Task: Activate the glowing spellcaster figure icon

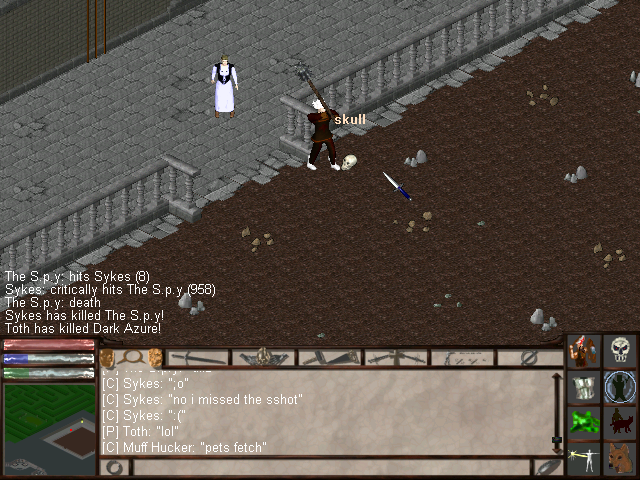Action: (x=584, y=457)
